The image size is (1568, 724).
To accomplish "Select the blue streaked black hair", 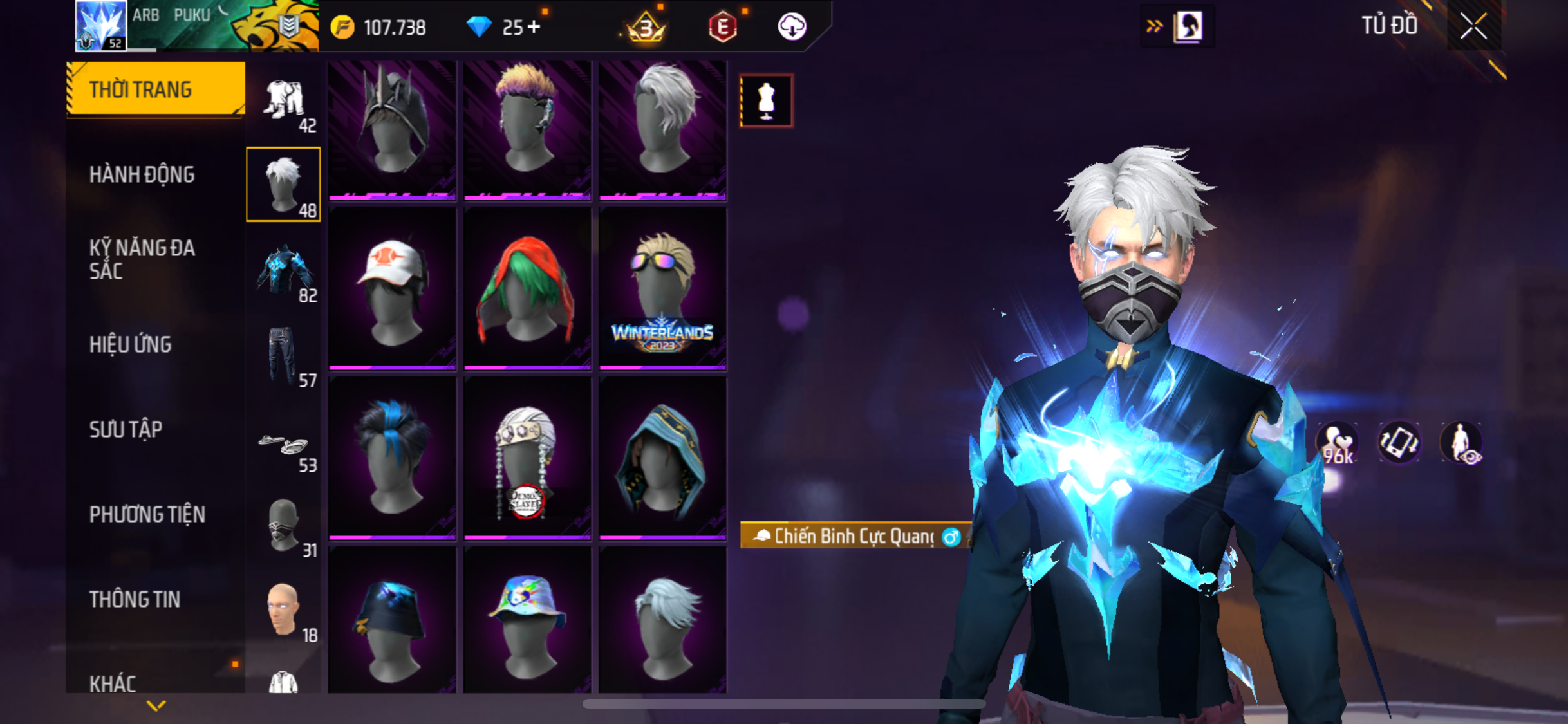I will (x=392, y=459).
